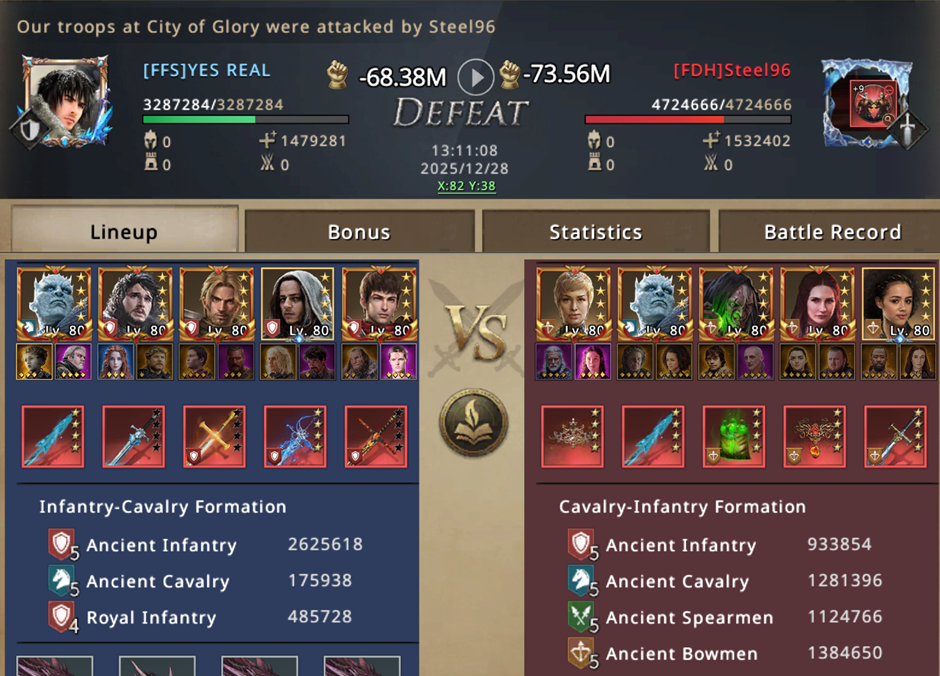Play the battle replay
940x676 pixels.
pyautogui.click(x=476, y=76)
